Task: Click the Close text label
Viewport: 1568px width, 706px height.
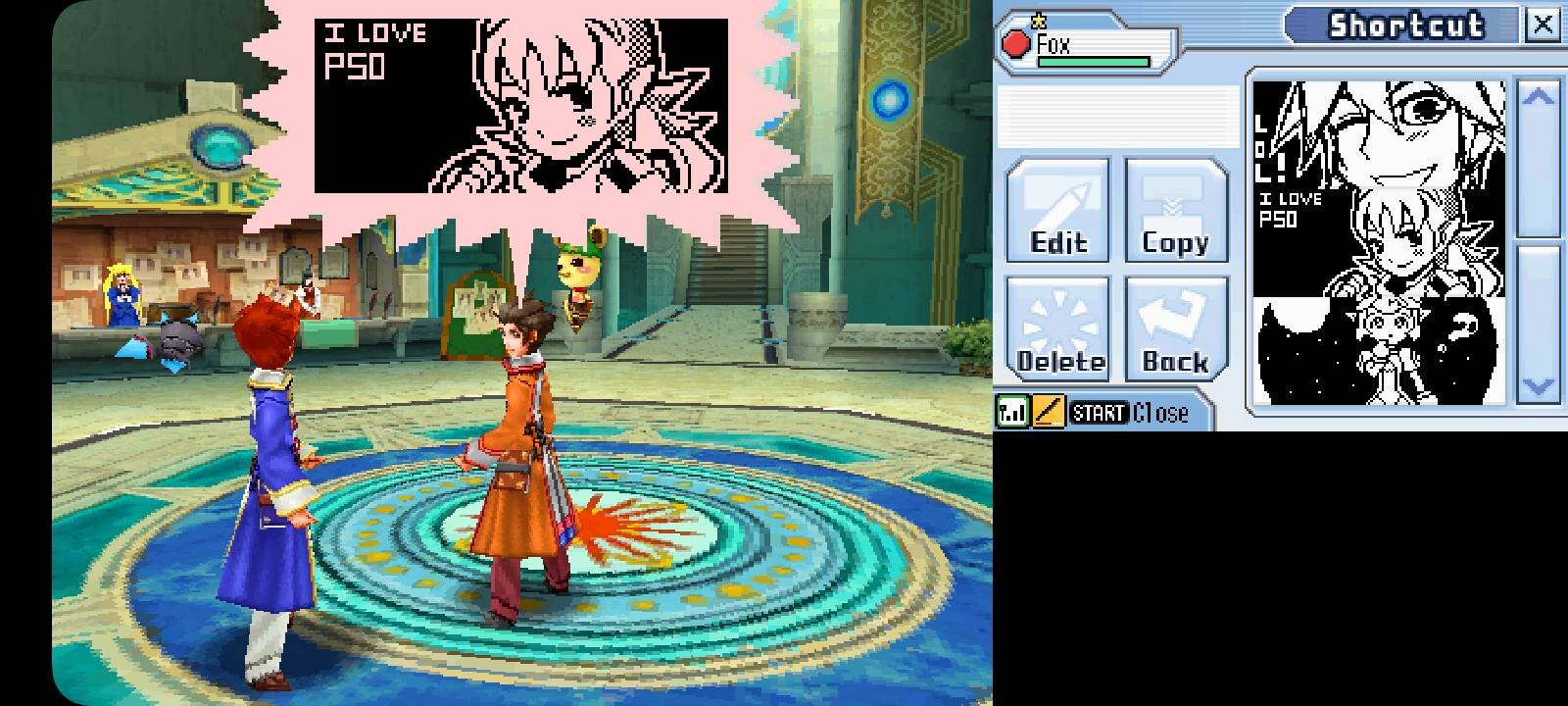Action: click(1161, 412)
